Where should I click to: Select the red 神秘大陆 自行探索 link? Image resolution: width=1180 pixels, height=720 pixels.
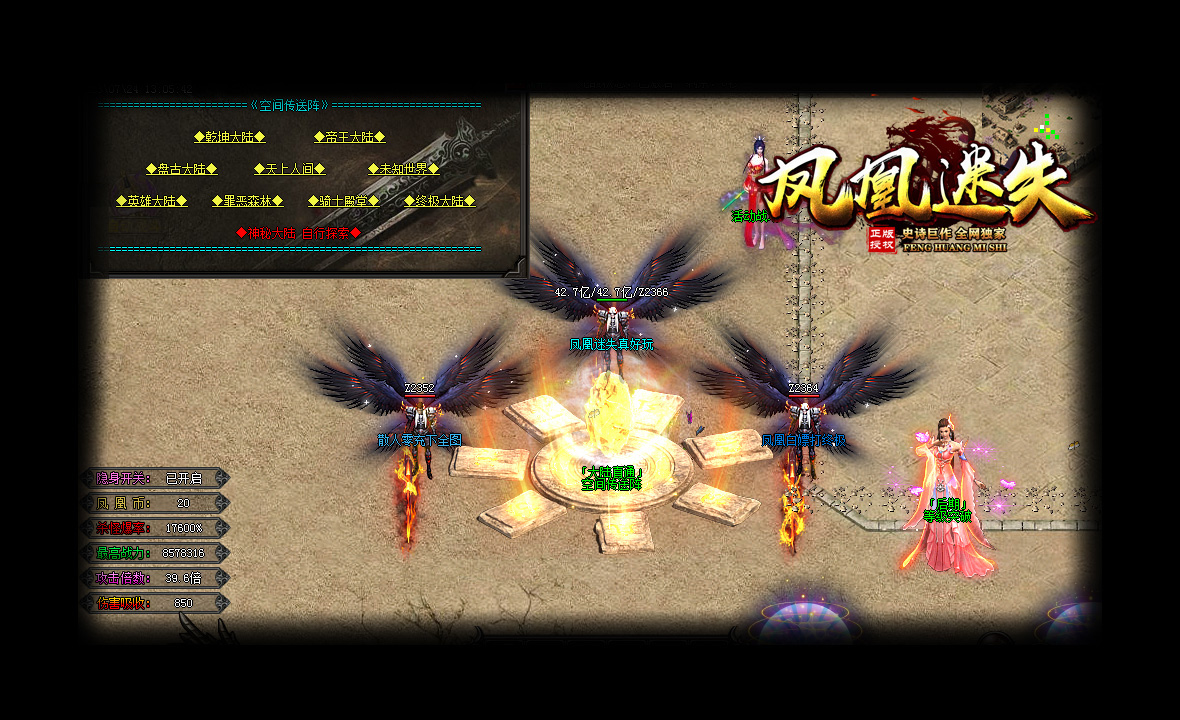click(x=298, y=233)
